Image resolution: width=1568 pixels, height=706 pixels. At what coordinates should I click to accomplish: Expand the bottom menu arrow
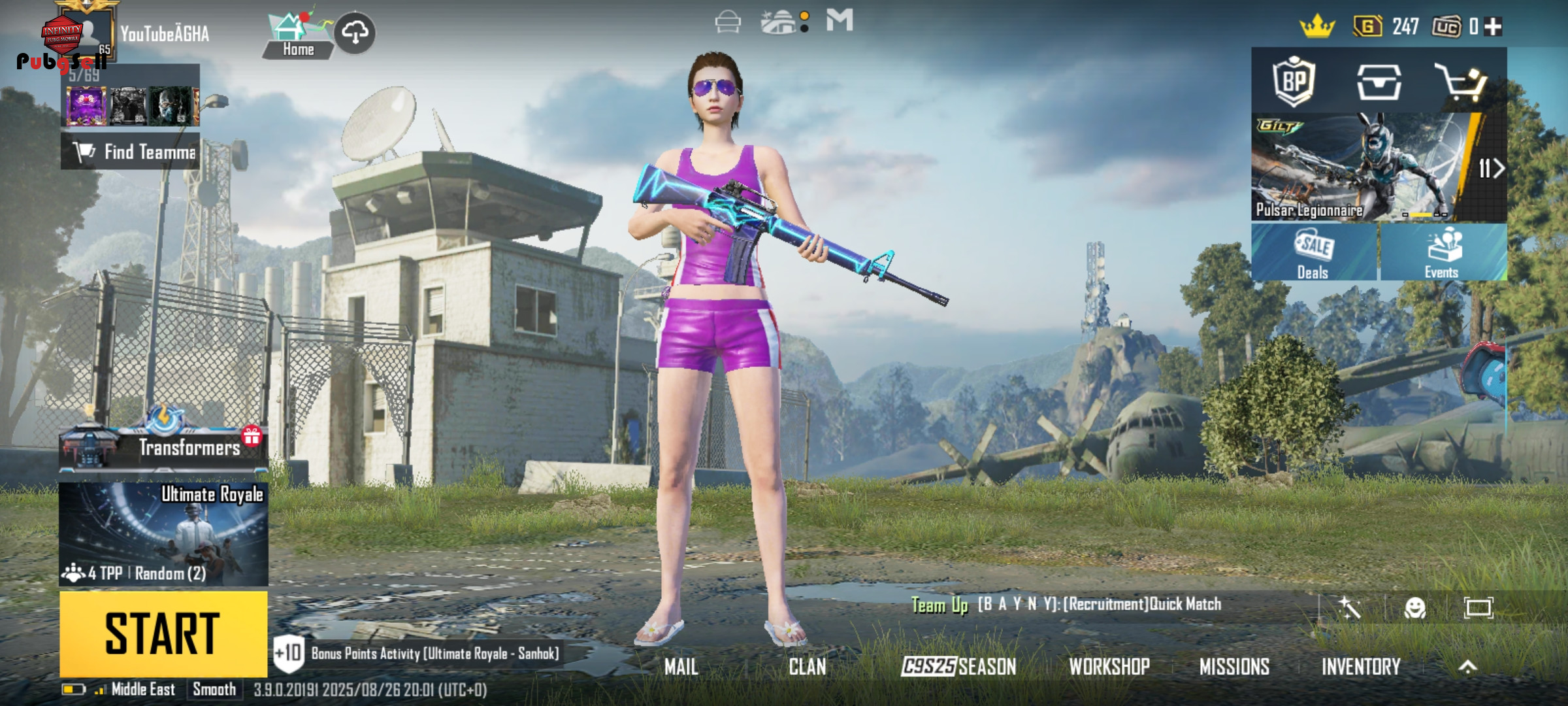coord(1467,667)
